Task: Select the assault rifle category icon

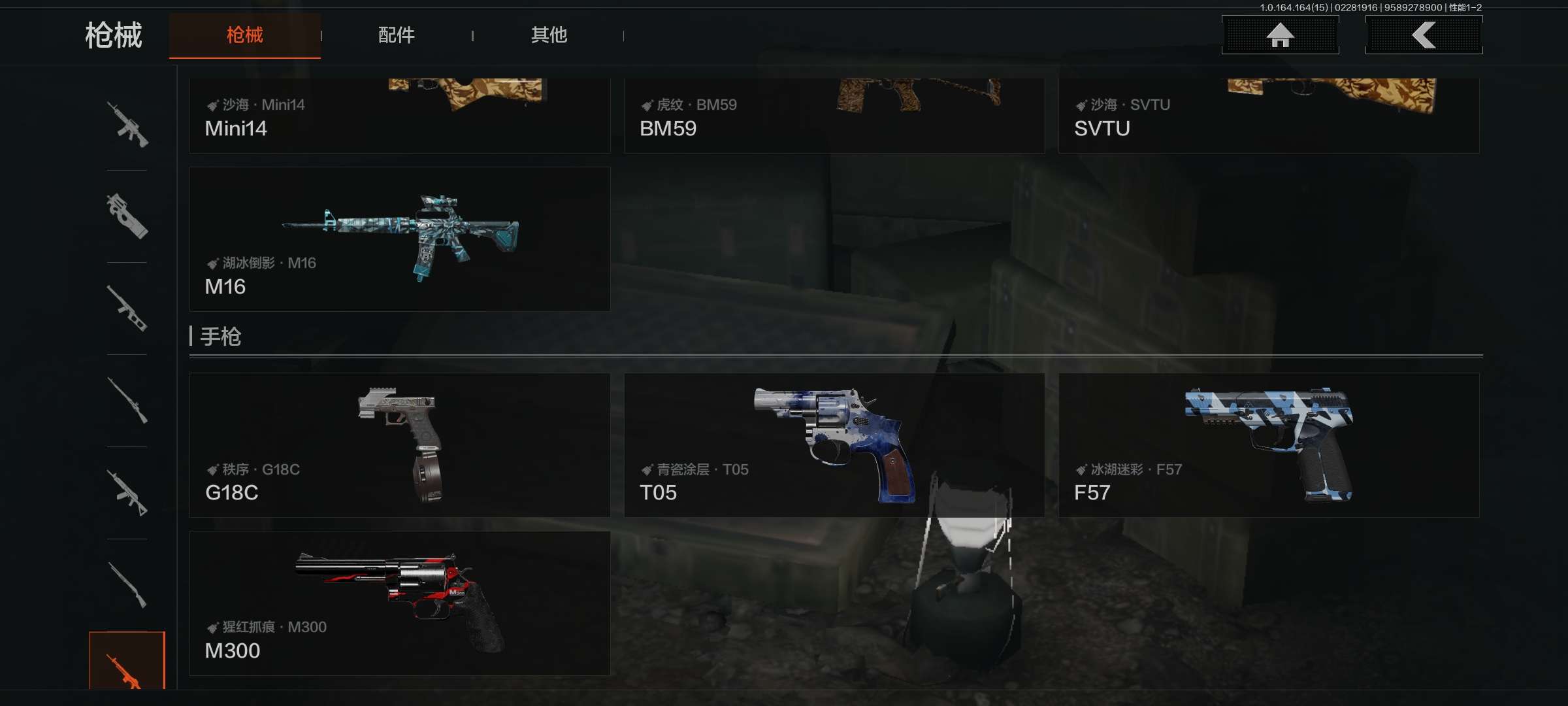Action: [x=127, y=124]
